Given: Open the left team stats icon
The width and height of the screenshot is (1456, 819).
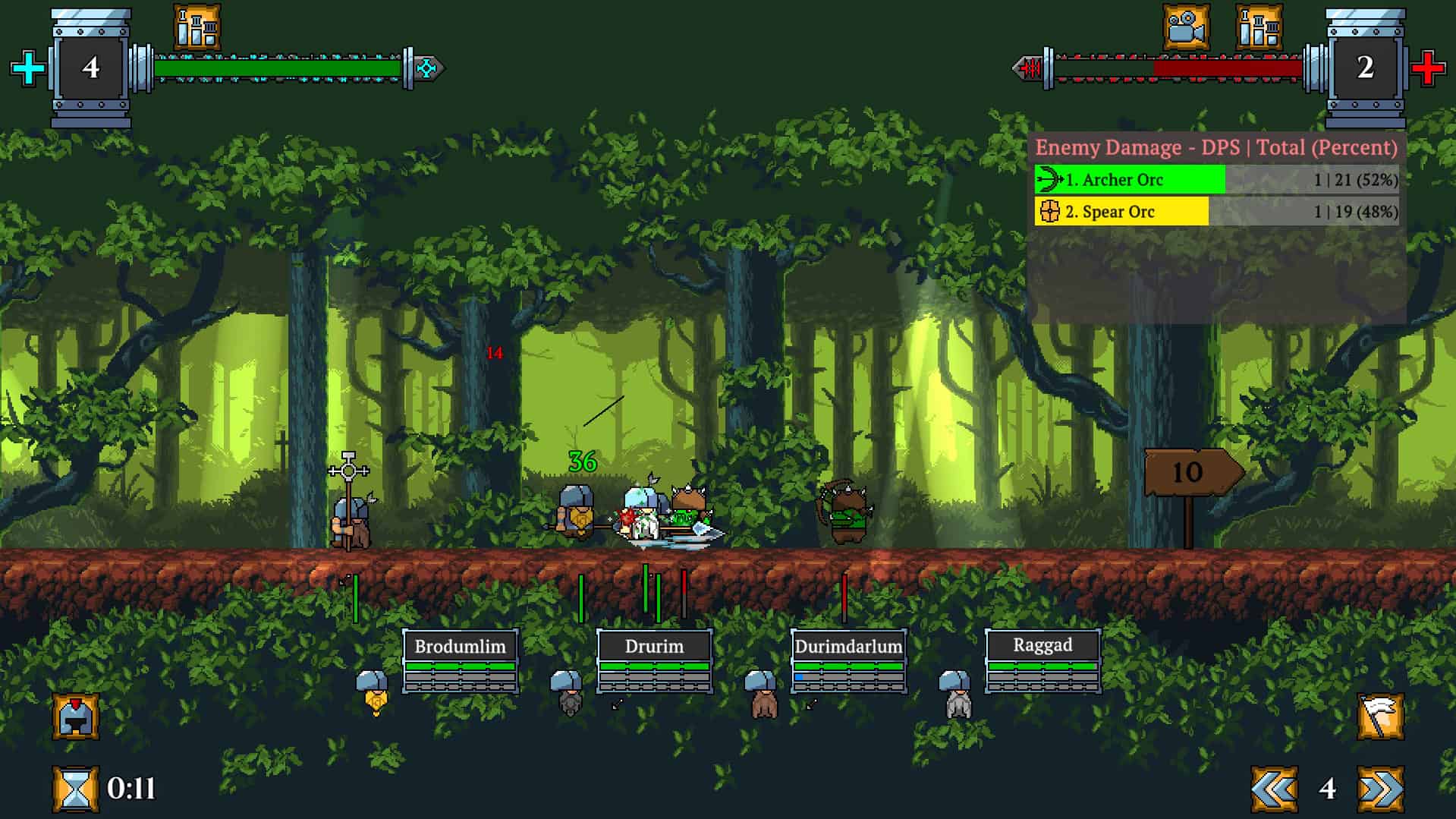Looking at the screenshot, I should click(x=197, y=27).
